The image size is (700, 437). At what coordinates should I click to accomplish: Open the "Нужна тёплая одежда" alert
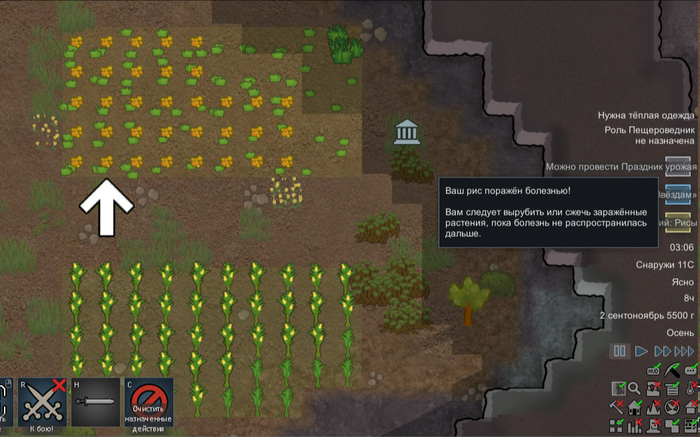click(x=644, y=115)
